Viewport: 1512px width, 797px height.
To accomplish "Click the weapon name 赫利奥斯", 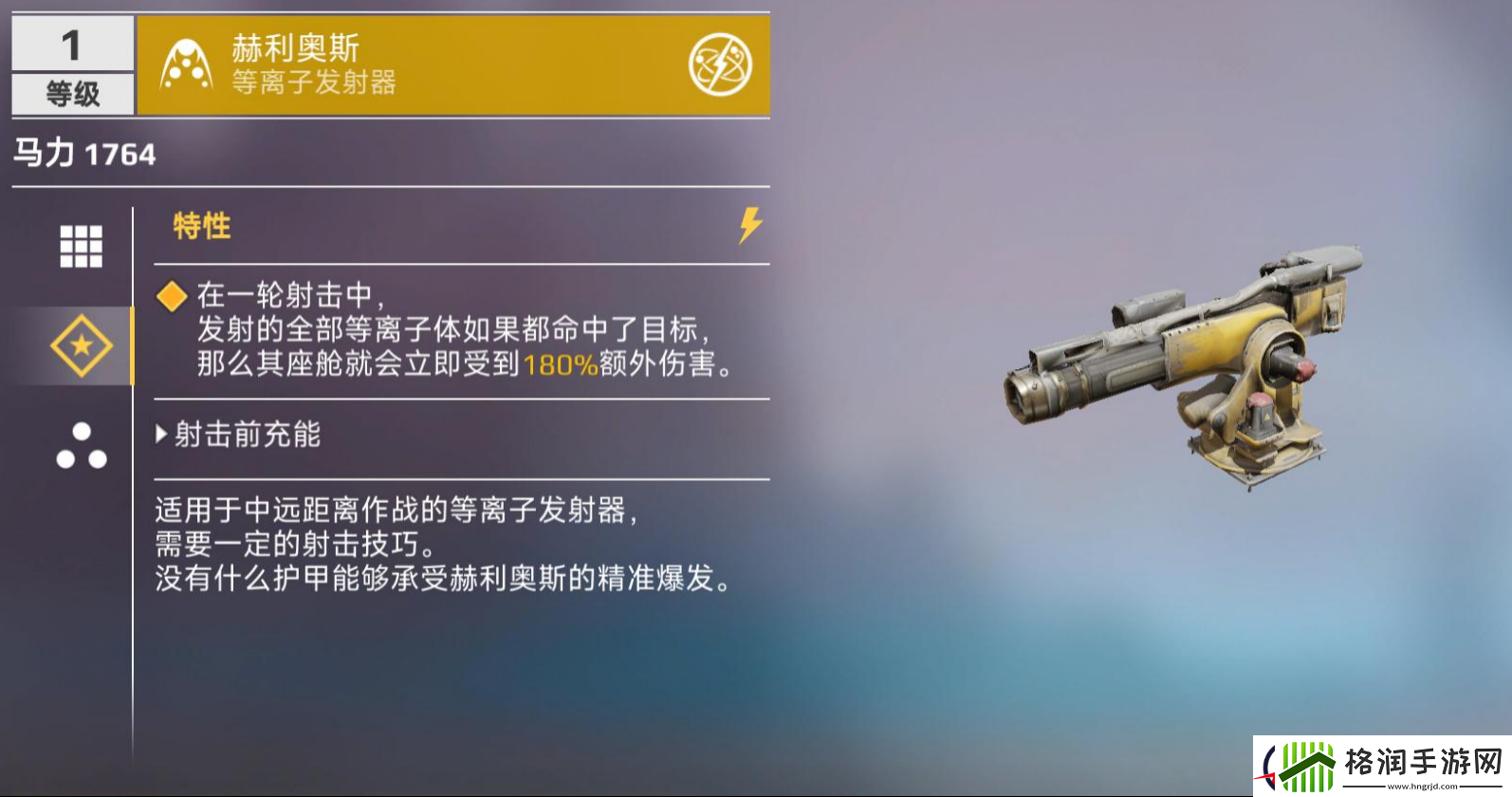I will [293, 49].
